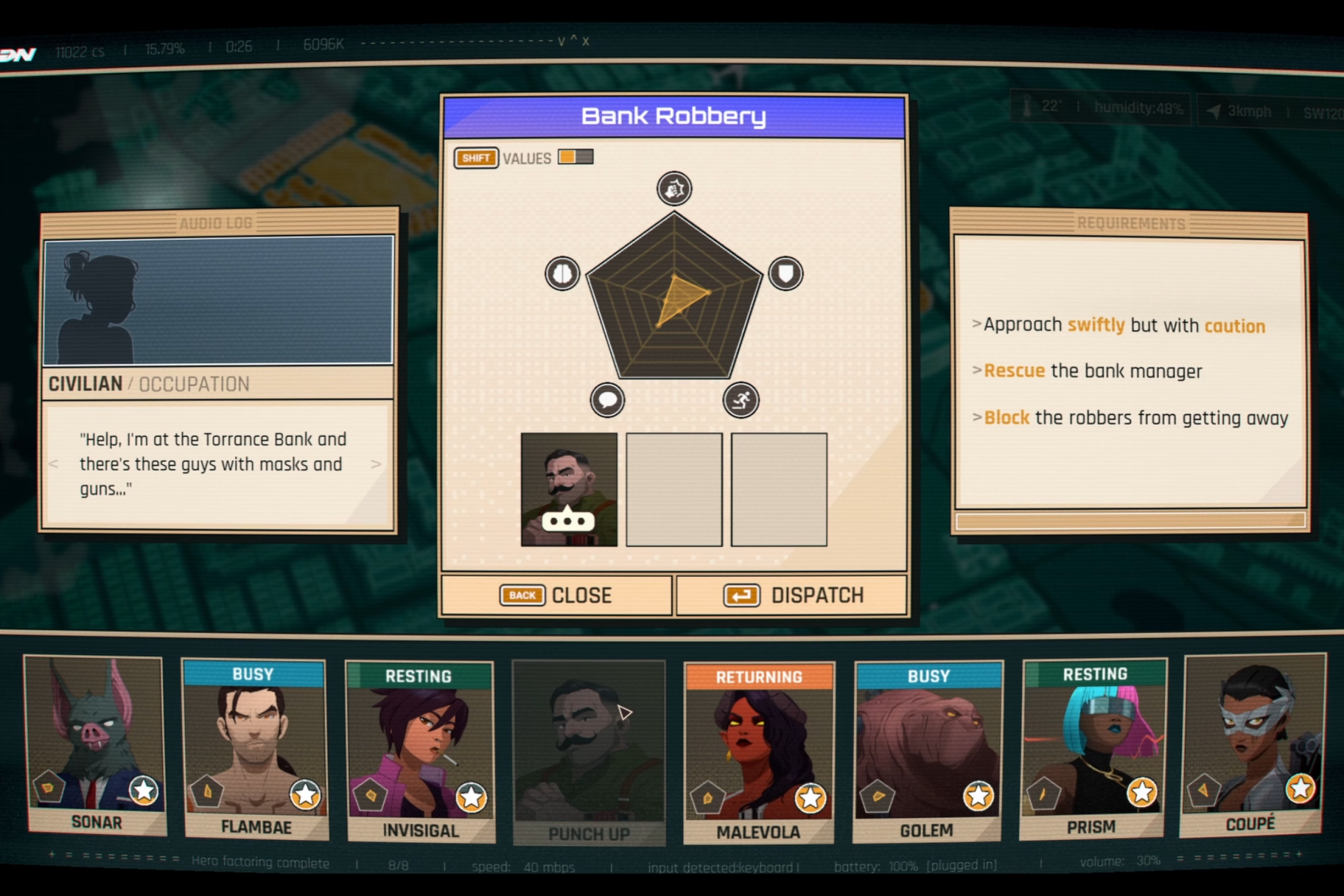Choose the Flambae hero card
Viewport: 1344px width, 896px height.
[255, 749]
